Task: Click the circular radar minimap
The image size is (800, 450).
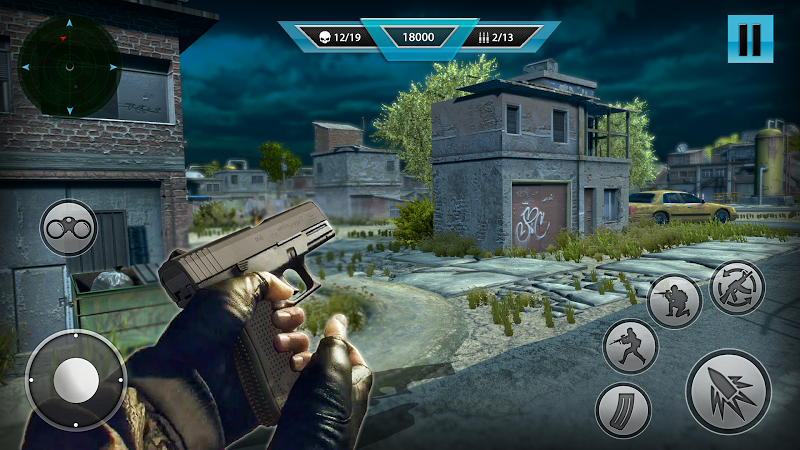Action: click(69, 67)
